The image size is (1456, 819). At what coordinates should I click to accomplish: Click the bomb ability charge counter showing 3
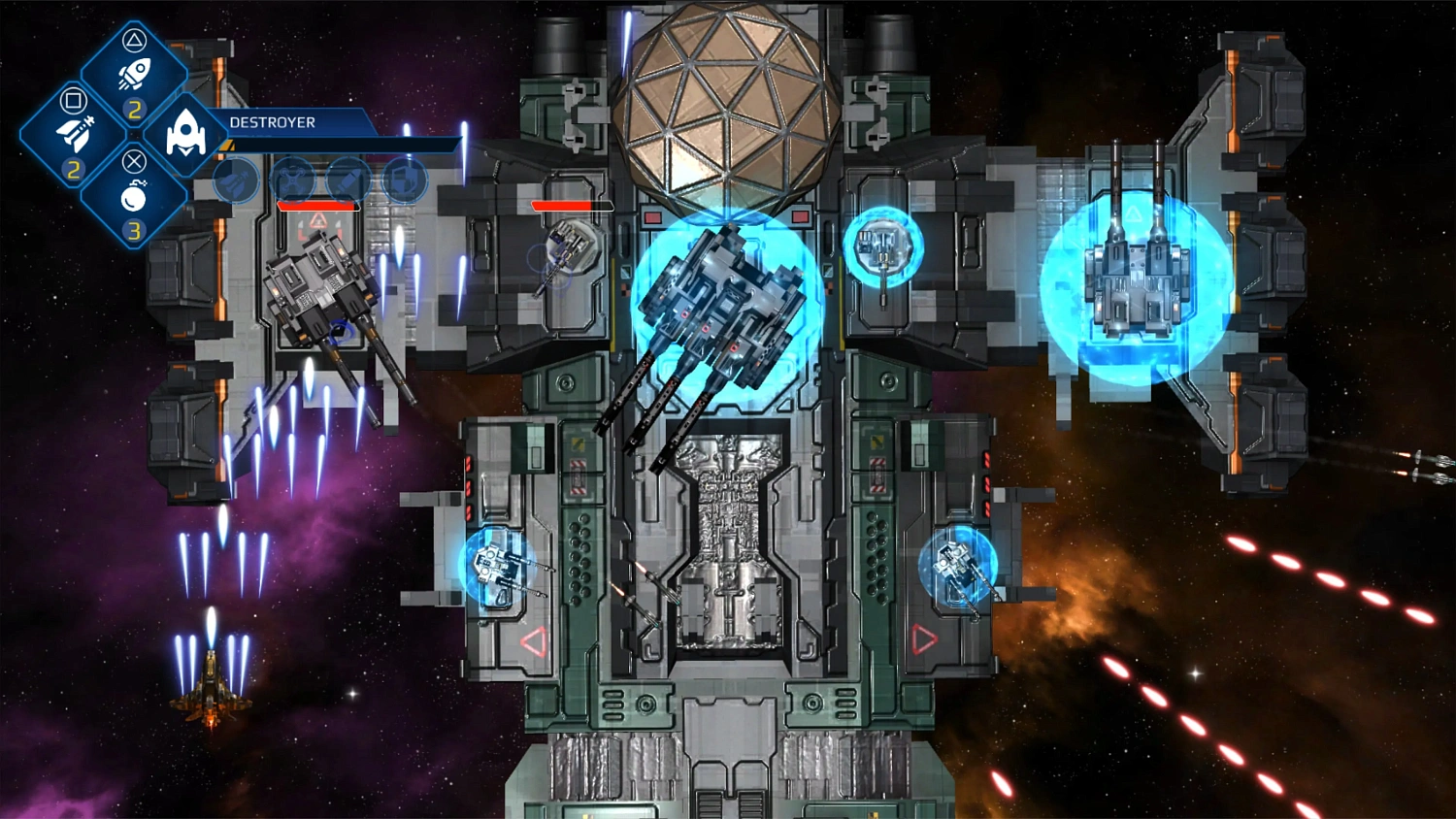(x=135, y=230)
